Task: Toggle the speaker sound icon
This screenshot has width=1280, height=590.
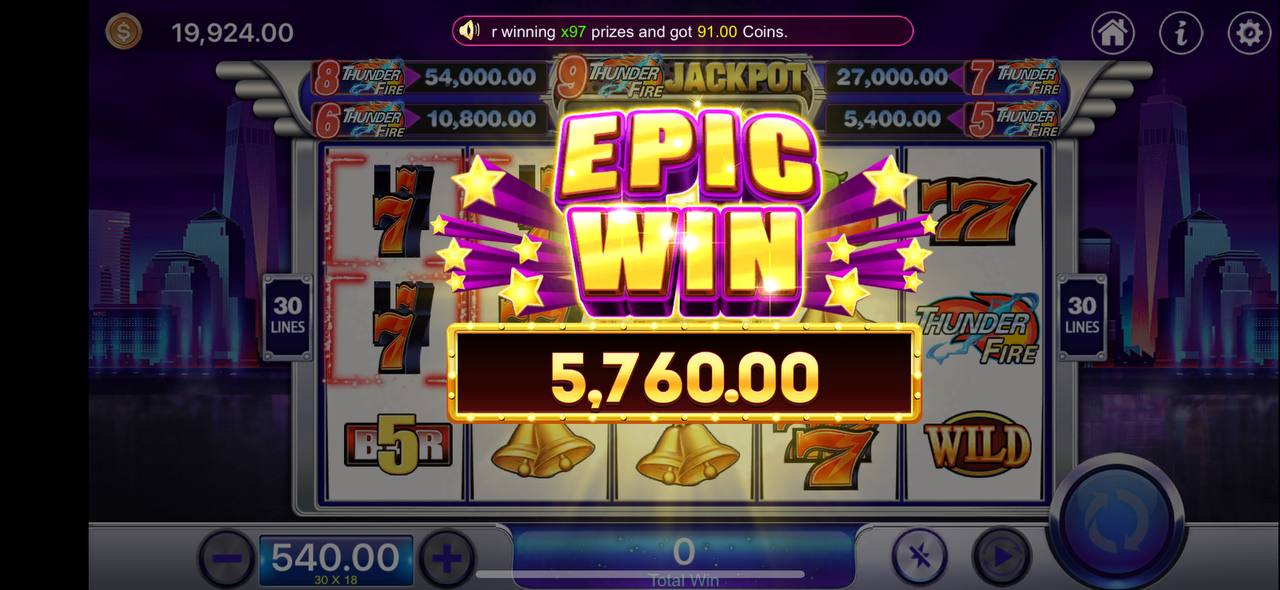Action: [x=469, y=31]
